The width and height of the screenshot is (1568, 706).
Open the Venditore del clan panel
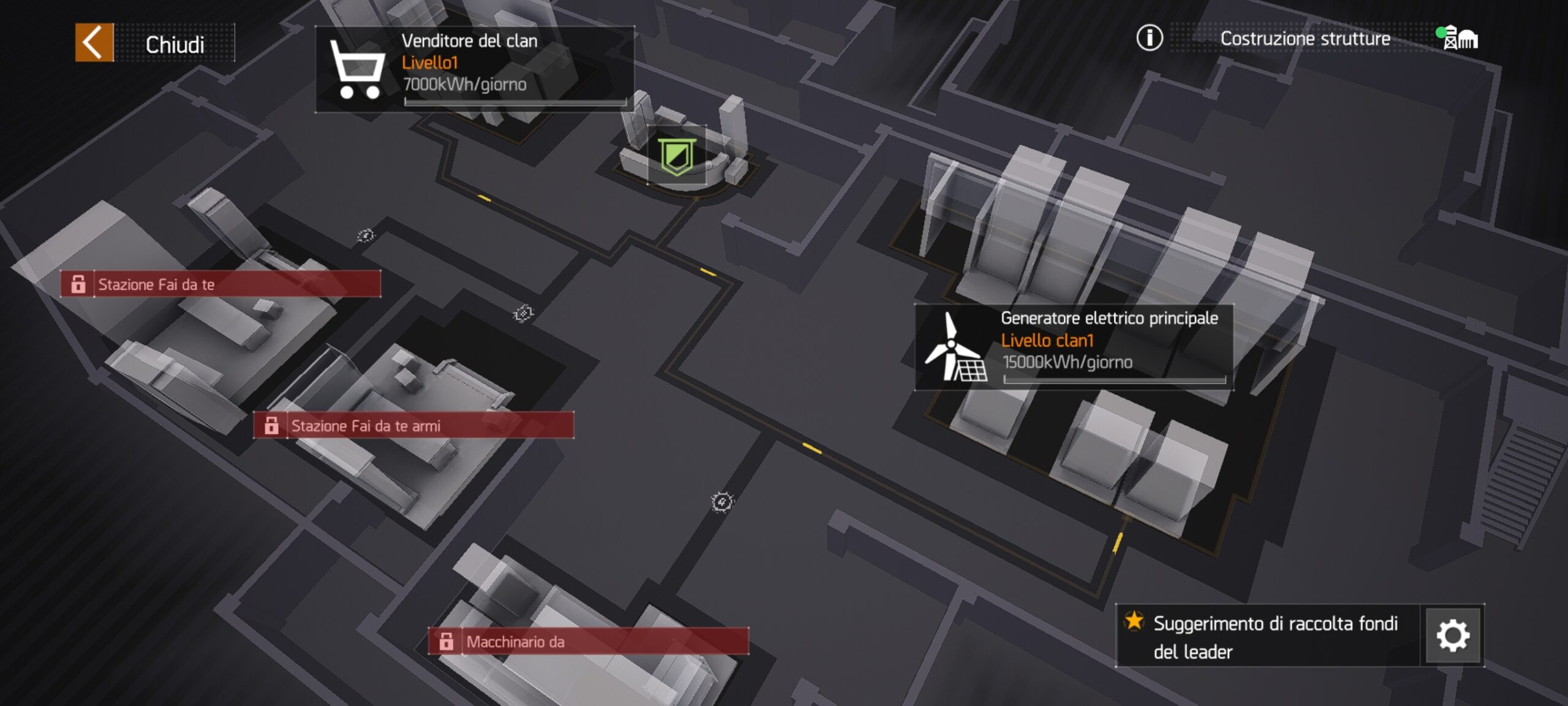(474, 69)
